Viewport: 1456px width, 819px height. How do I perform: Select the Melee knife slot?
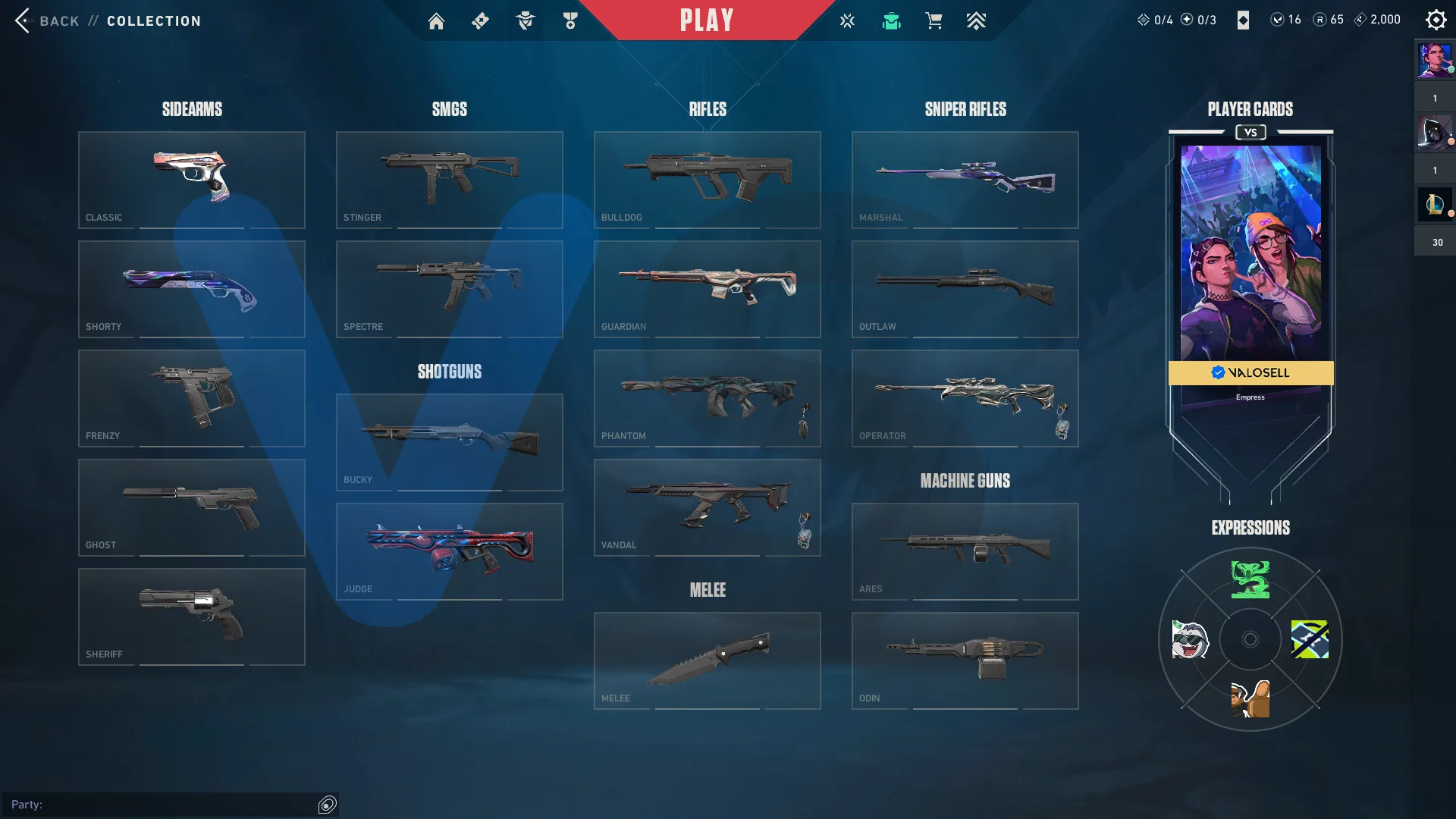click(708, 661)
